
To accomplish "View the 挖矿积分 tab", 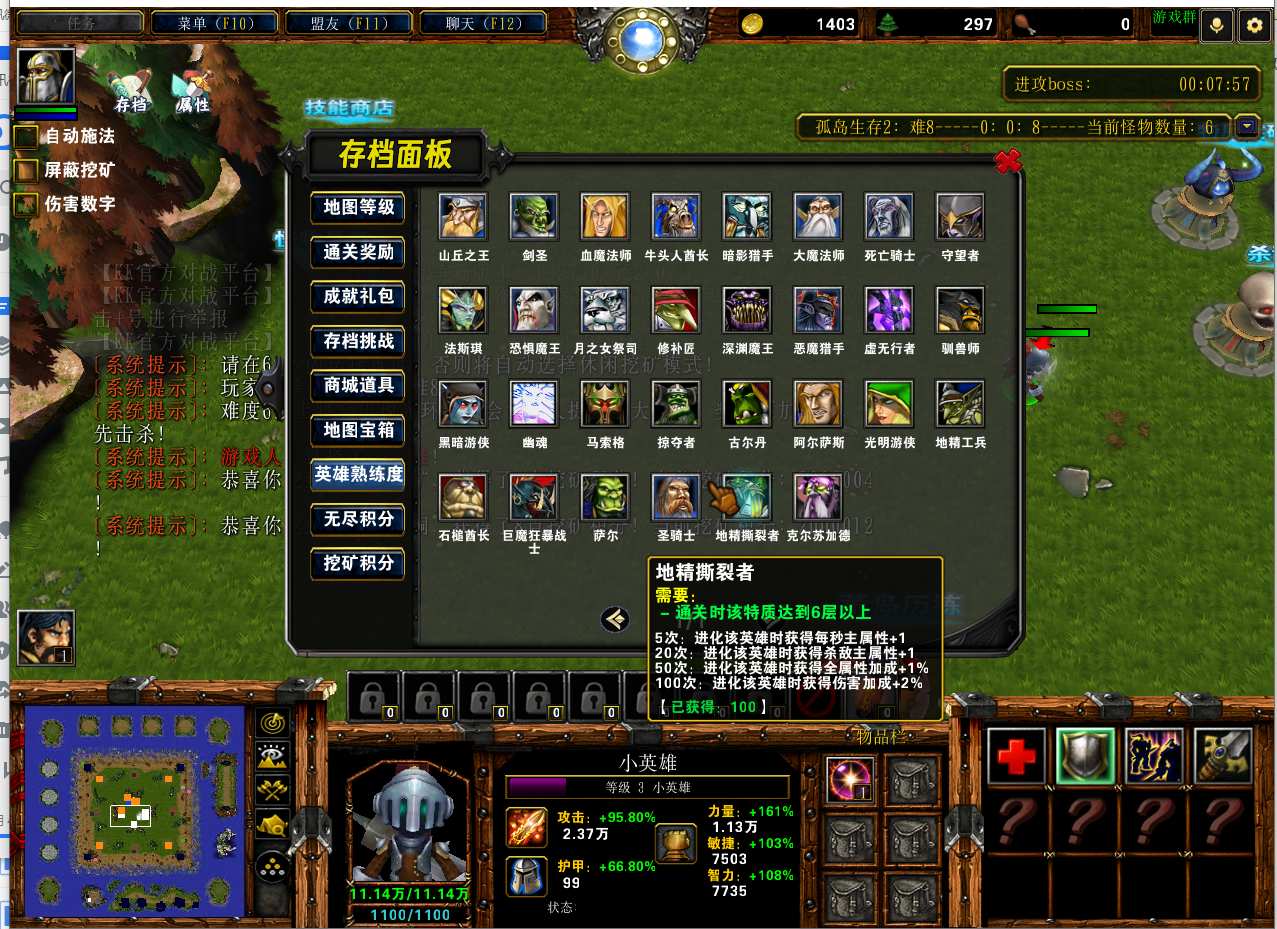I will [358, 563].
